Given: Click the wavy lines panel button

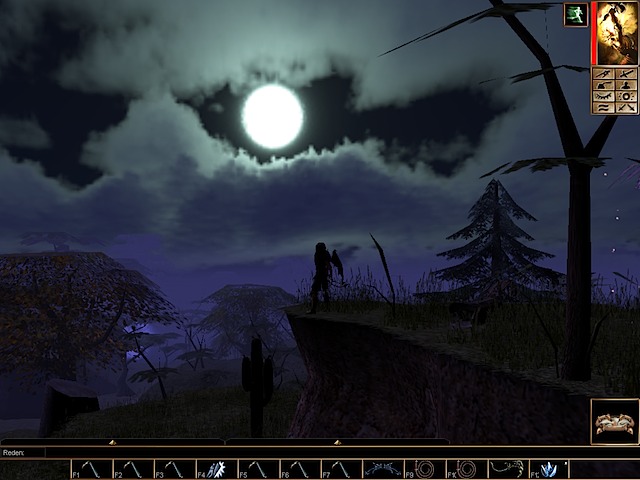Looking at the screenshot, I should pyautogui.click(x=604, y=107).
